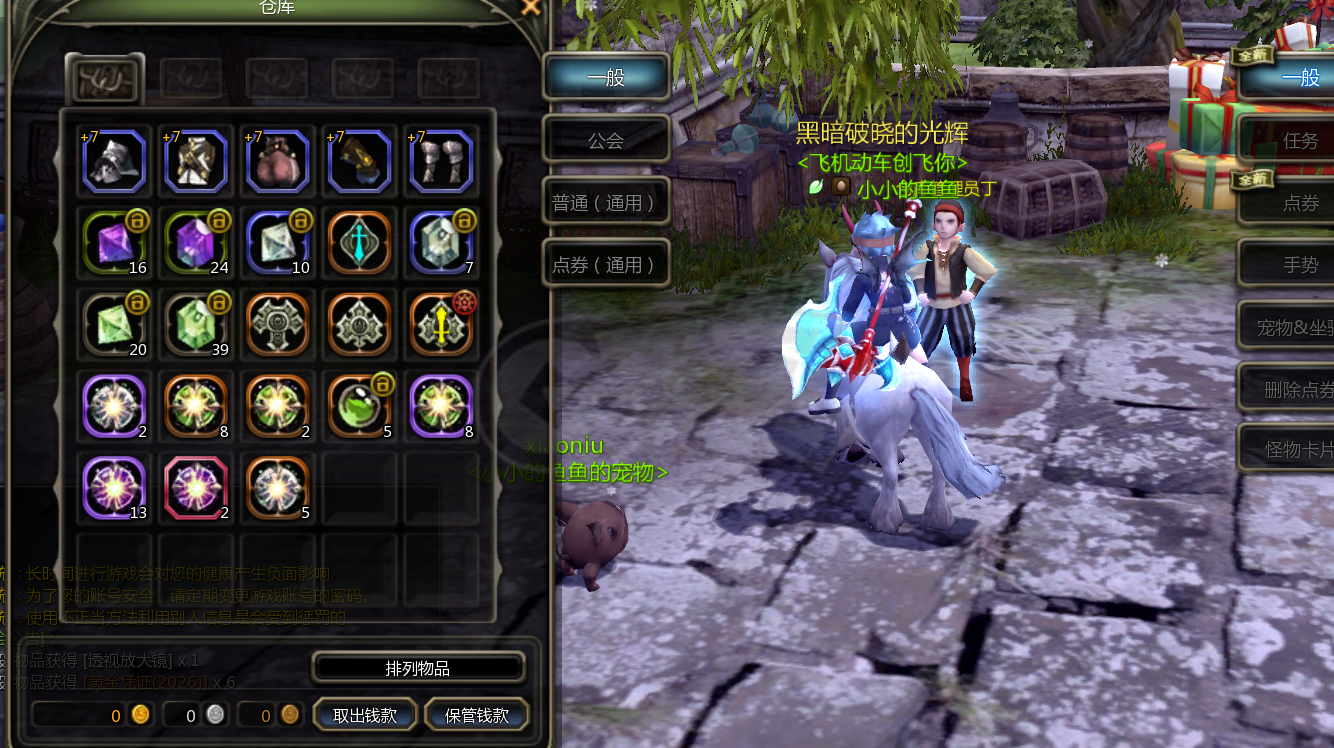Pick the +7 boots item slot
Image resolution: width=1334 pixels, height=748 pixels.
[x=441, y=161]
